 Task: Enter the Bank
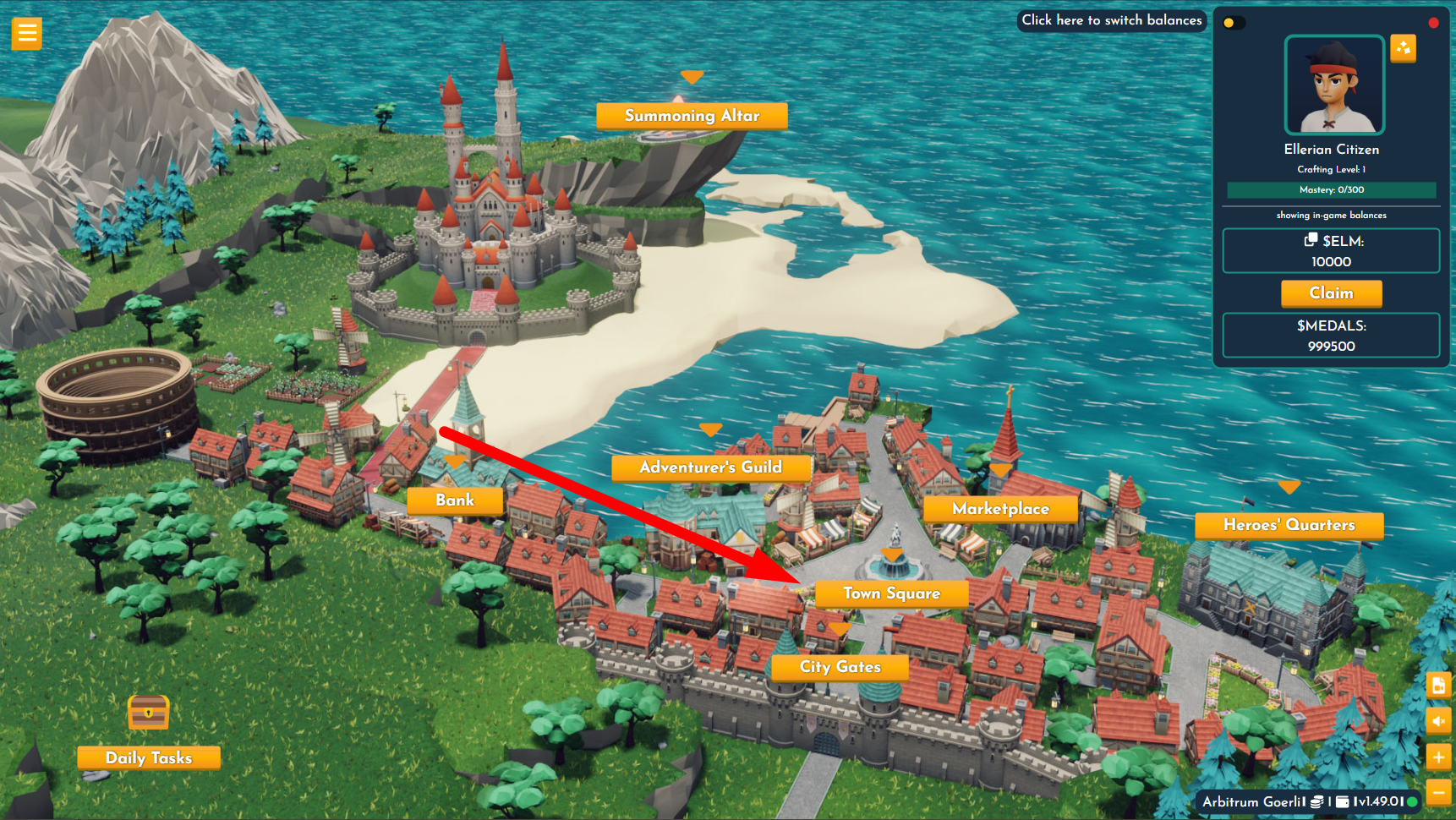coord(455,500)
